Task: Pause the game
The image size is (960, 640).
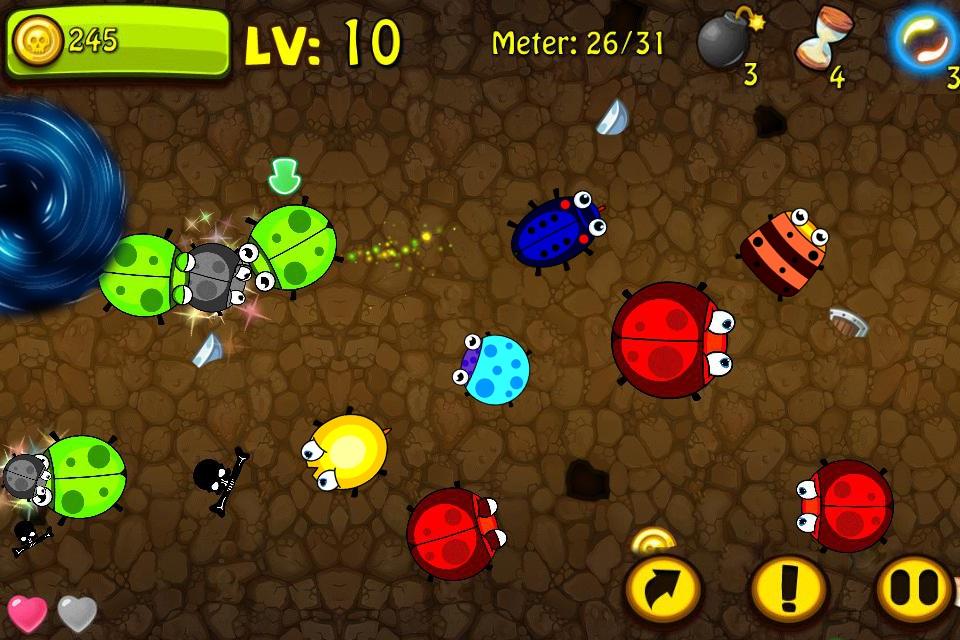Action: point(914,590)
